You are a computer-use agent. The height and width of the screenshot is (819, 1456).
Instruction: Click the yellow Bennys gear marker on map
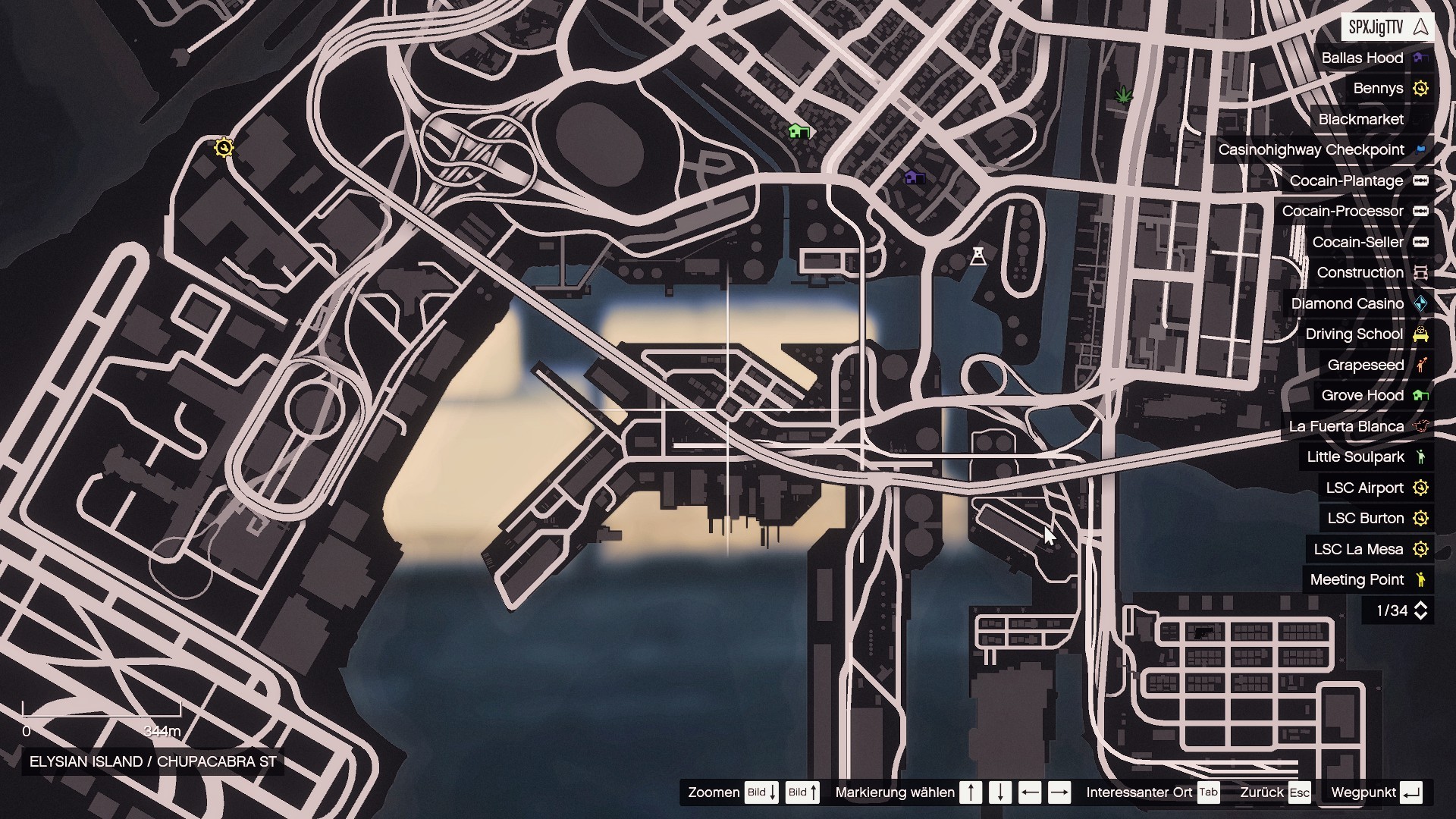[224, 147]
